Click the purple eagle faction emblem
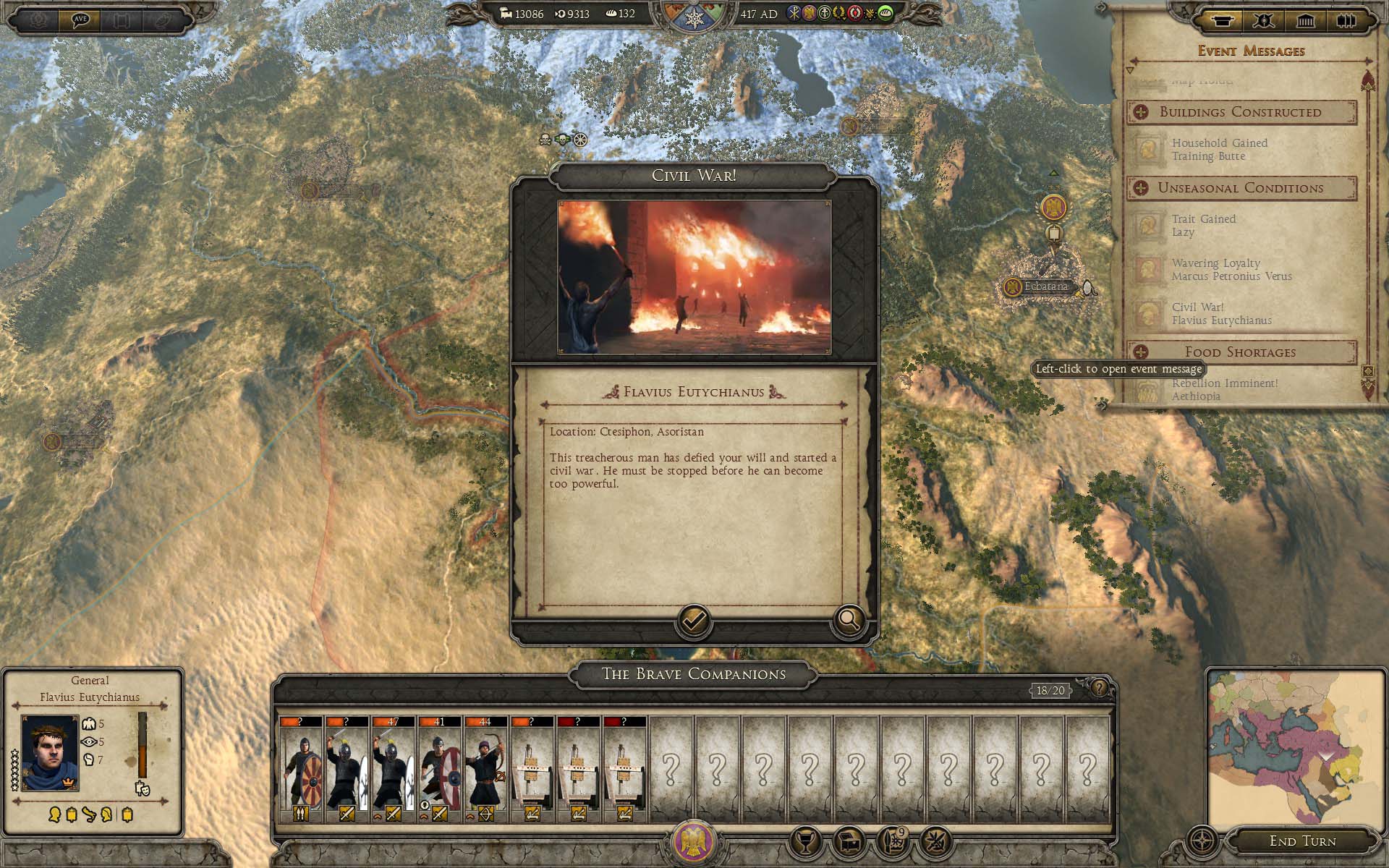The image size is (1389, 868). (694, 843)
